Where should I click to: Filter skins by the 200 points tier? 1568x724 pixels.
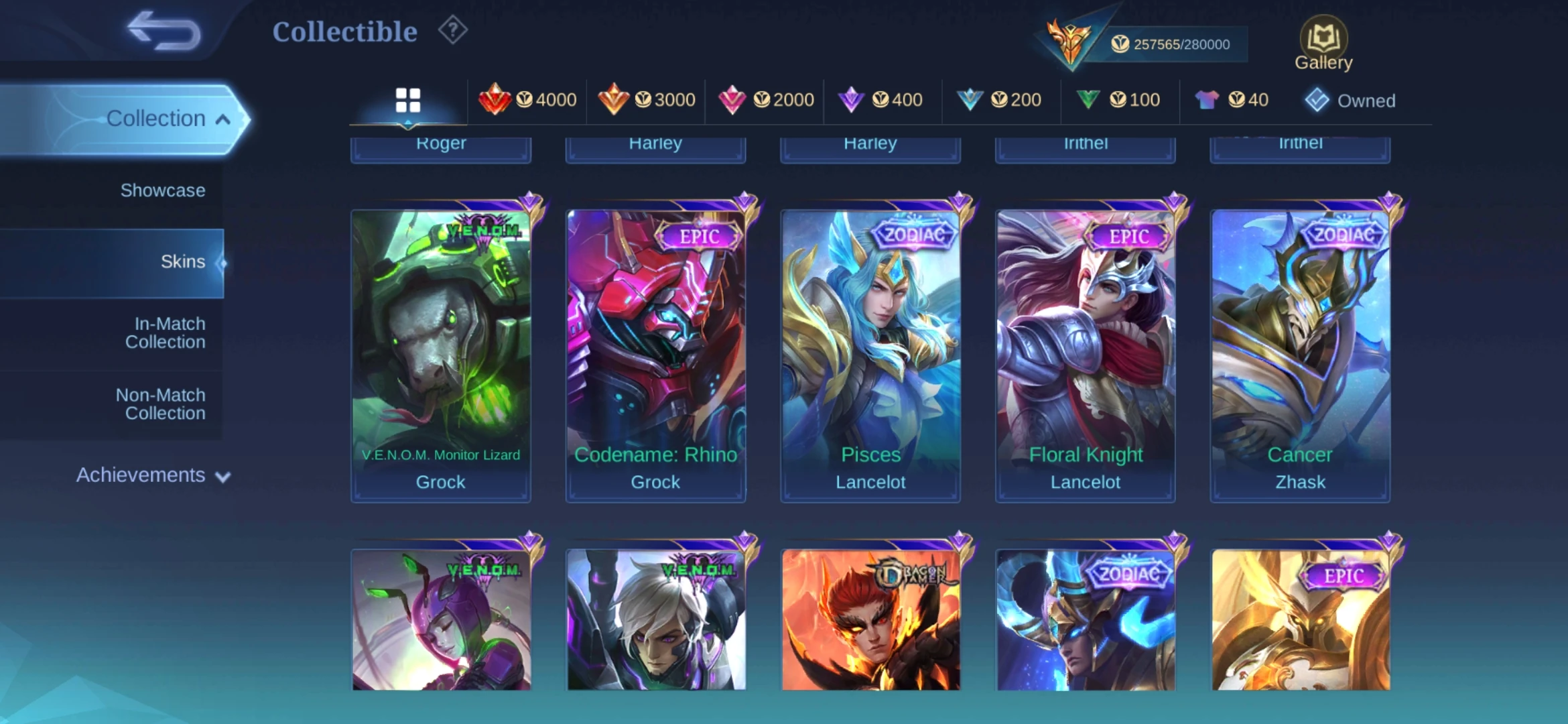click(1000, 101)
